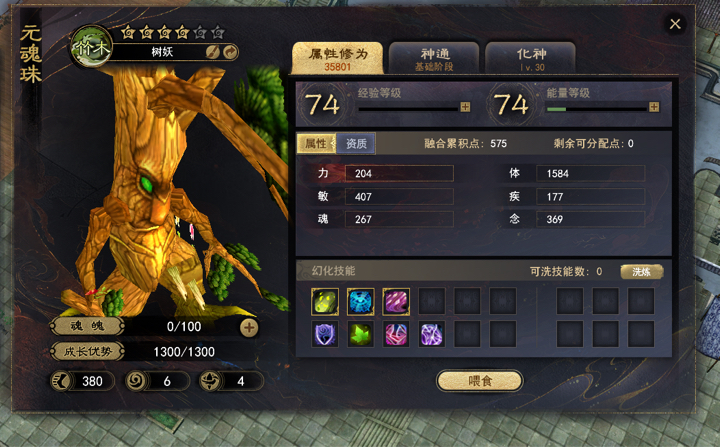Select the green maple leaf skill icon

(x=360, y=335)
